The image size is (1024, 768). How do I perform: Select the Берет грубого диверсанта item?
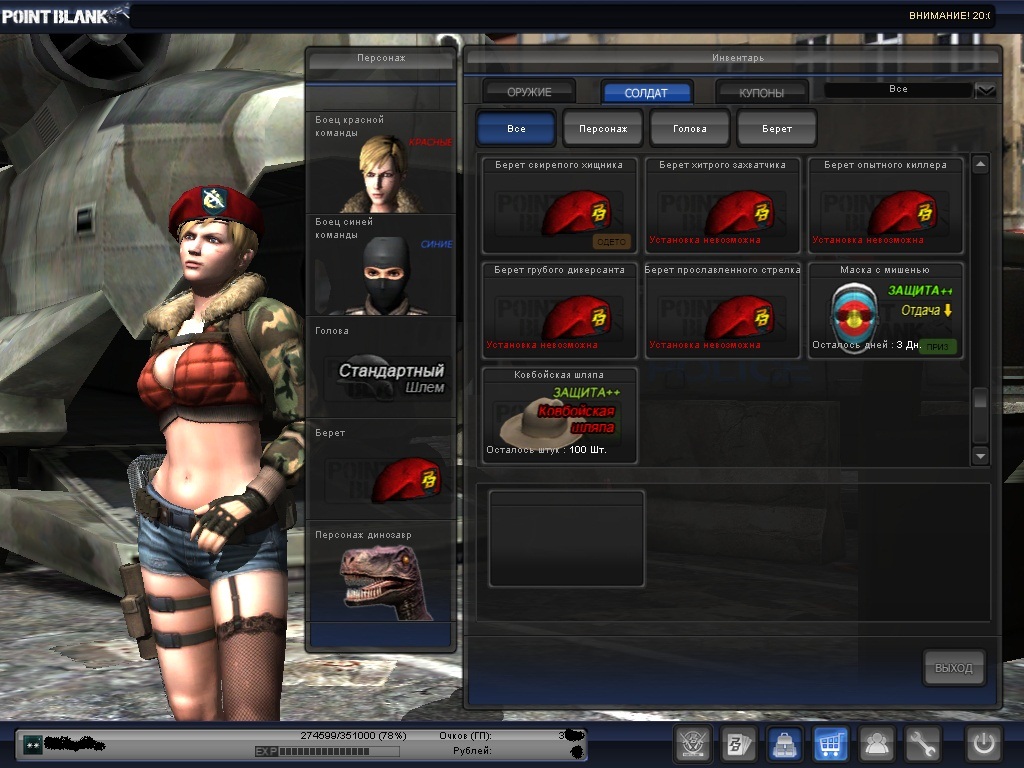559,311
